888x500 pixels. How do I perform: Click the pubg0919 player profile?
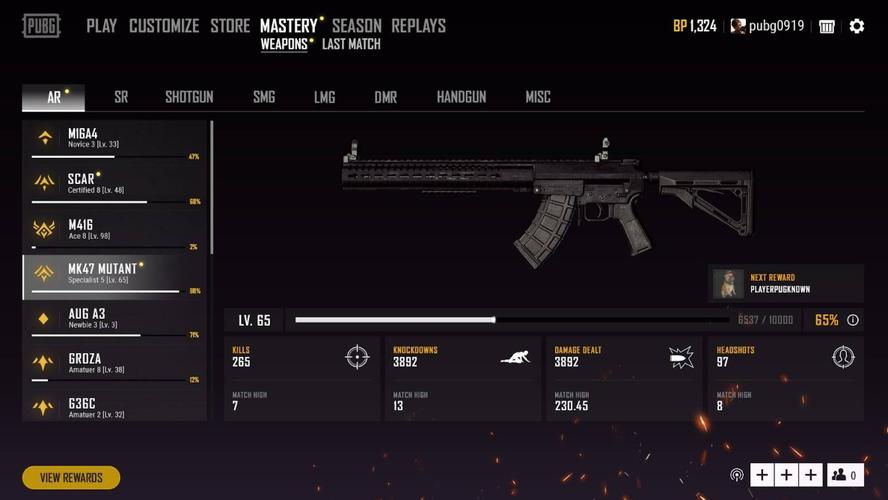(x=767, y=26)
